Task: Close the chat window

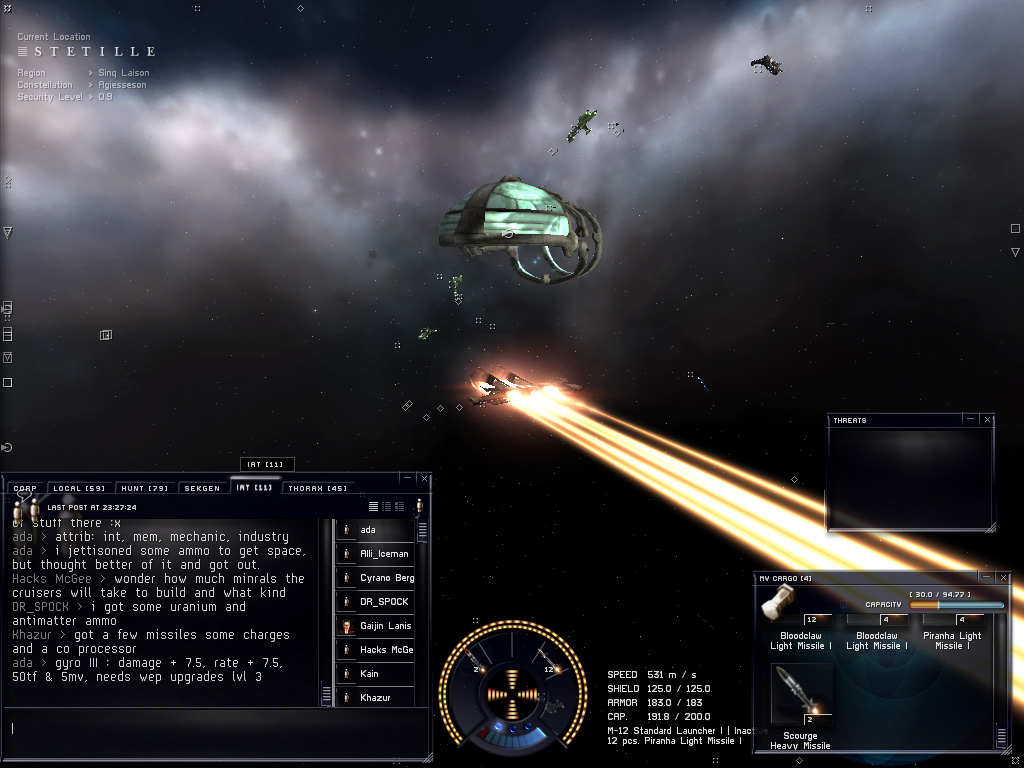Action: [424, 479]
